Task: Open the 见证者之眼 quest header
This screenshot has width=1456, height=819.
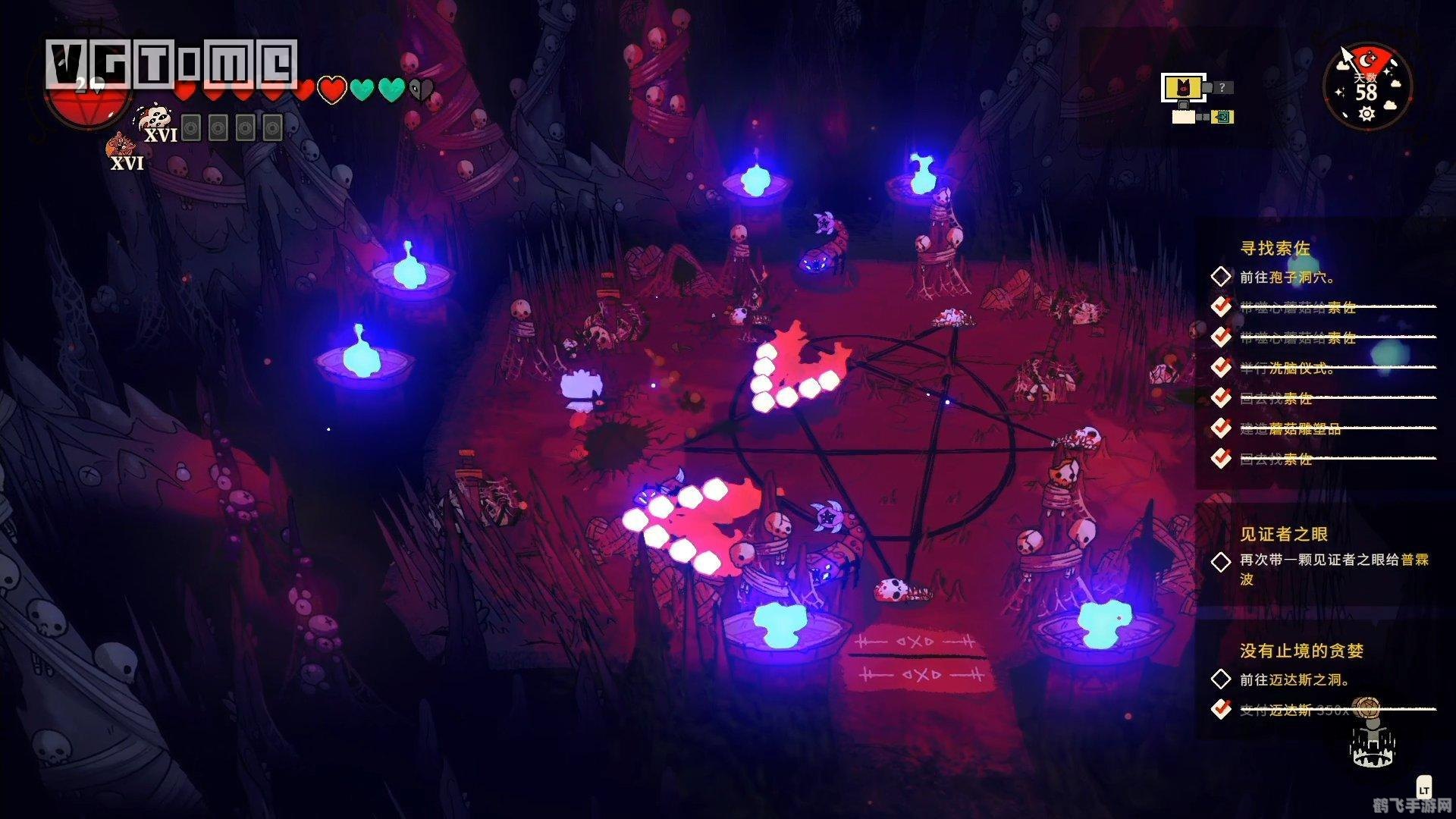Action: (x=1283, y=534)
